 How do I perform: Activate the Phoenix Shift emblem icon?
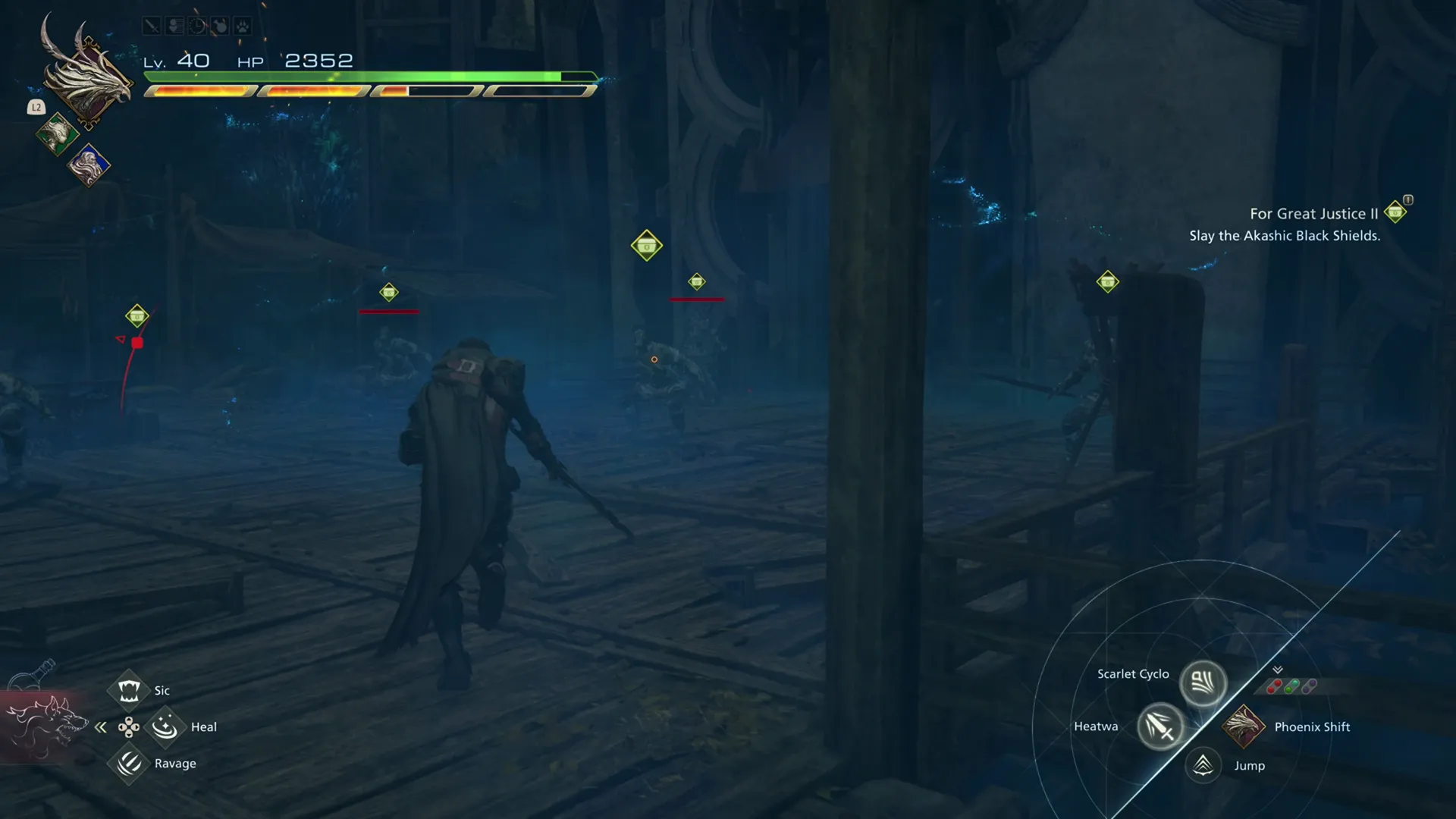pos(1244,727)
